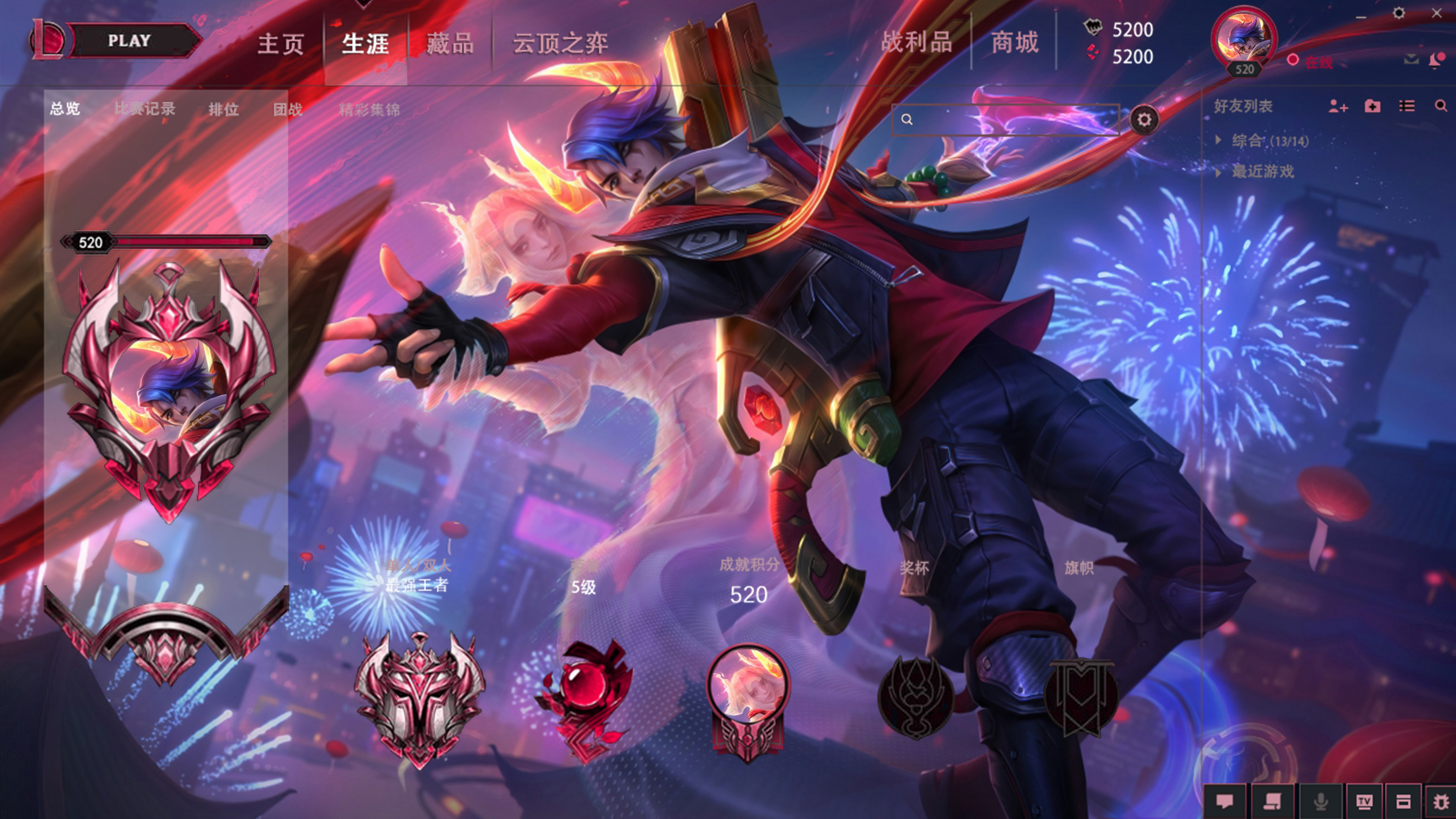Open client settings gear in title bar
The image size is (1456, 819).
1398,13
